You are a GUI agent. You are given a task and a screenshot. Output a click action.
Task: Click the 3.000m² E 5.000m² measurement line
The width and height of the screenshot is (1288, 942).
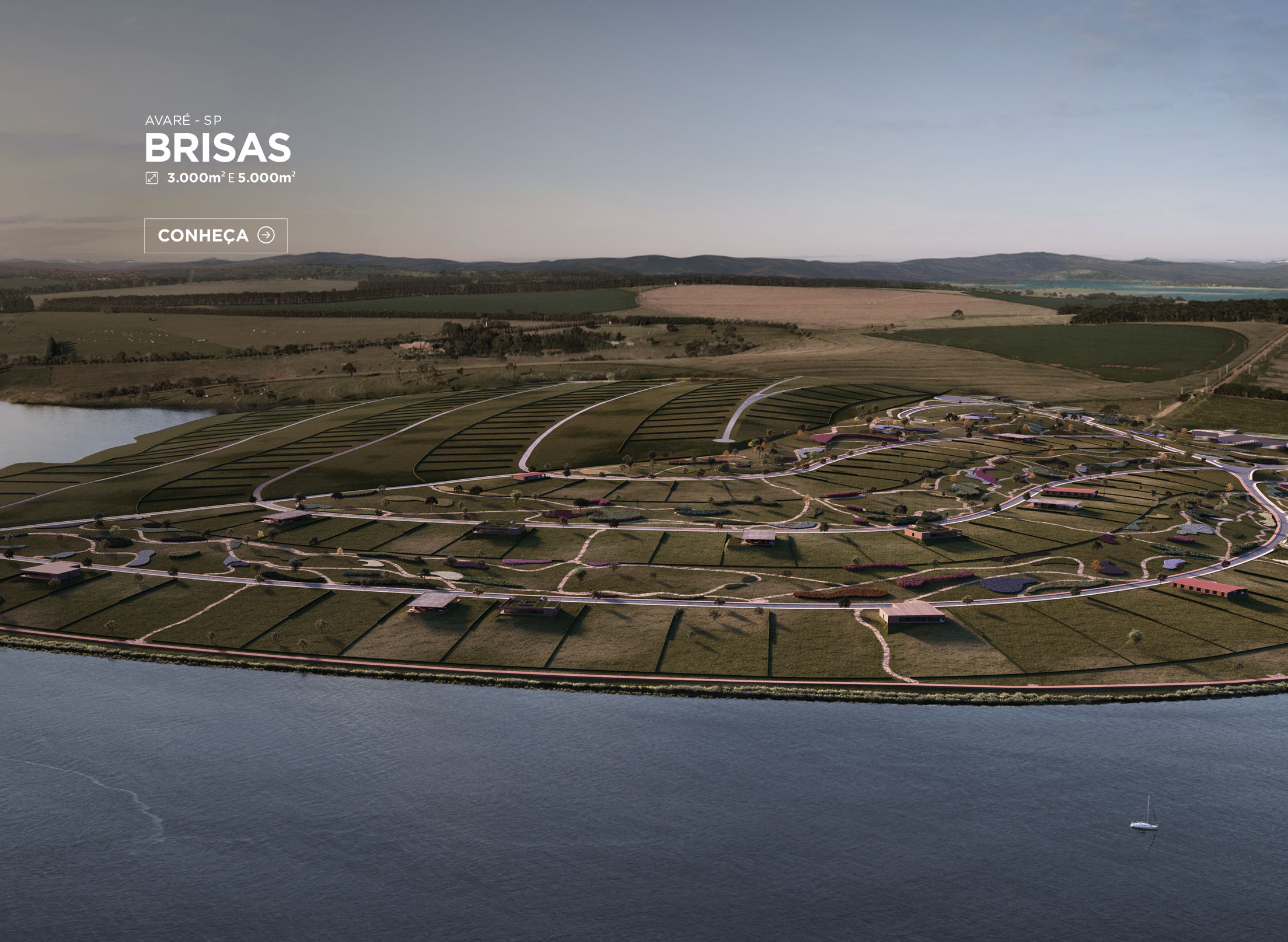coord(231,177)
